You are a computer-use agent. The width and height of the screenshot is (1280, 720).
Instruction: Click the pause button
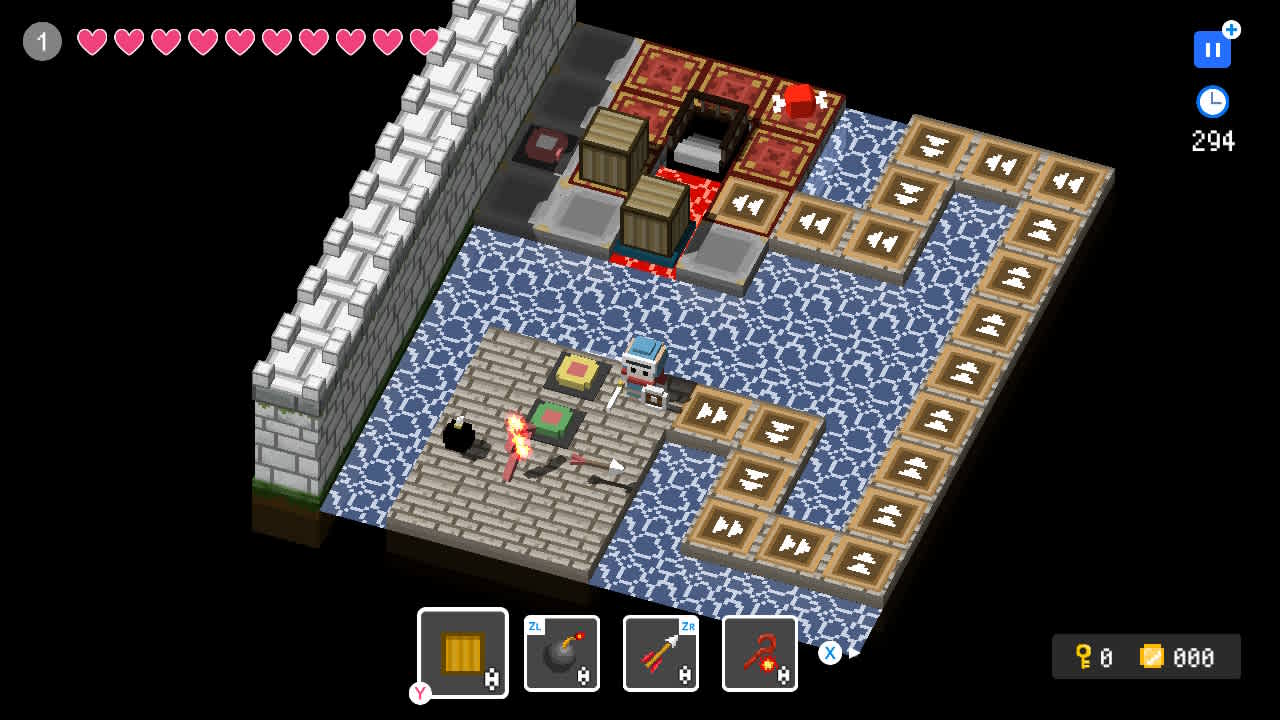1212,48
